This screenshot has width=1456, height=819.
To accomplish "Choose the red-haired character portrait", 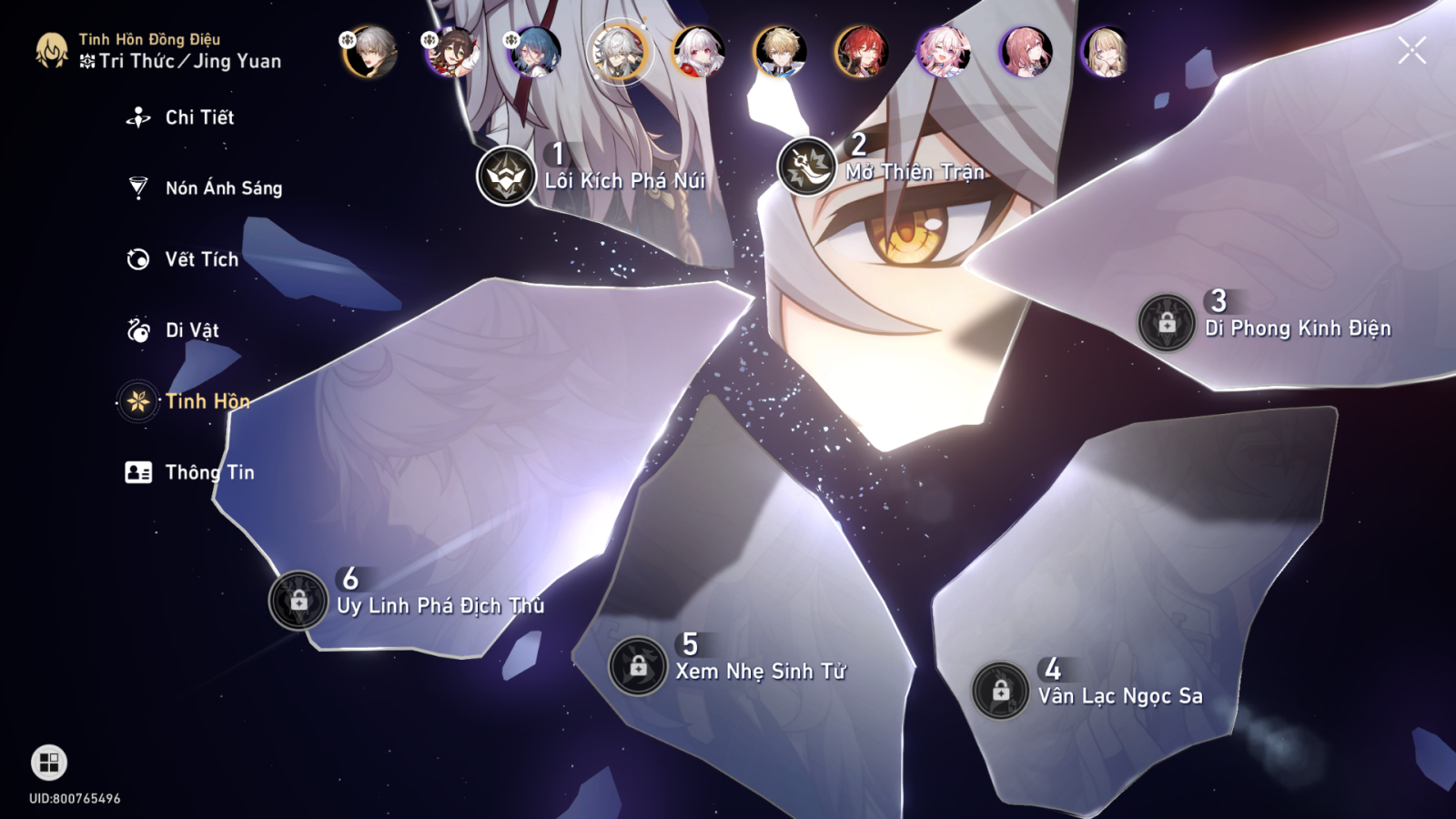I will tap(862, 52).
